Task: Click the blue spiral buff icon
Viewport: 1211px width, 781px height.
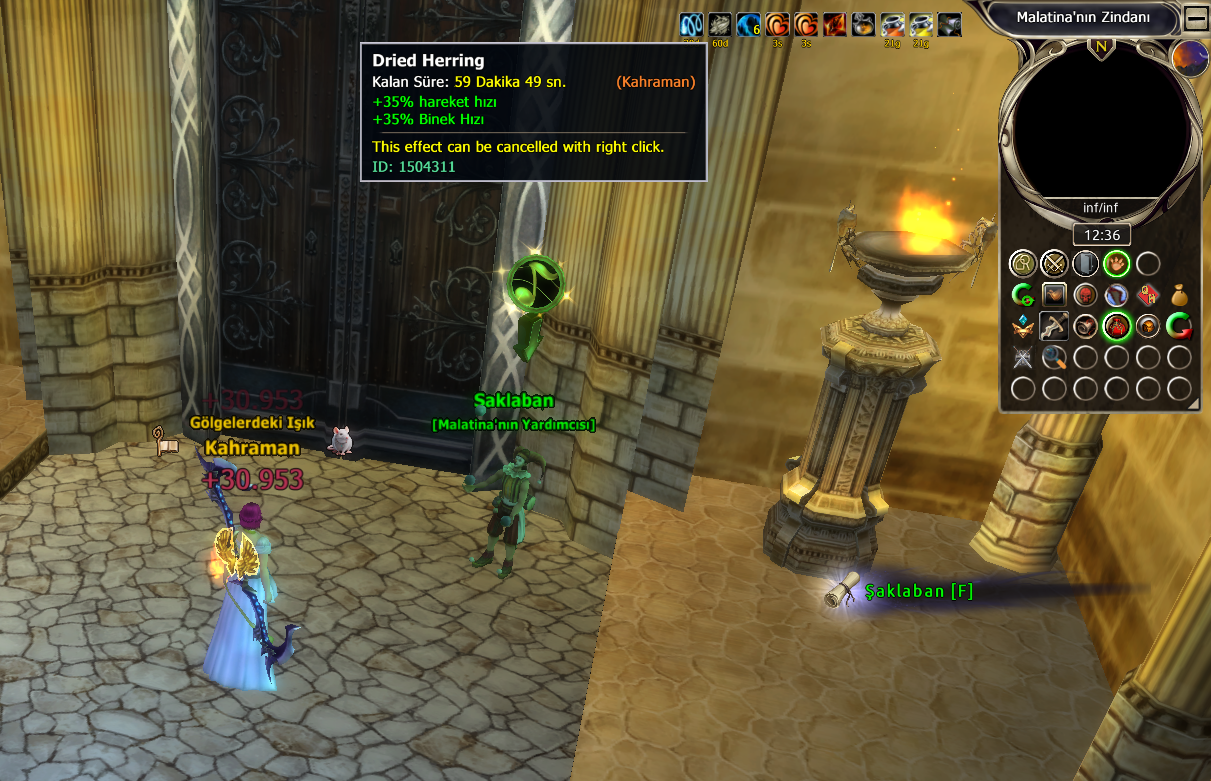Action: [x=691, y=25]
